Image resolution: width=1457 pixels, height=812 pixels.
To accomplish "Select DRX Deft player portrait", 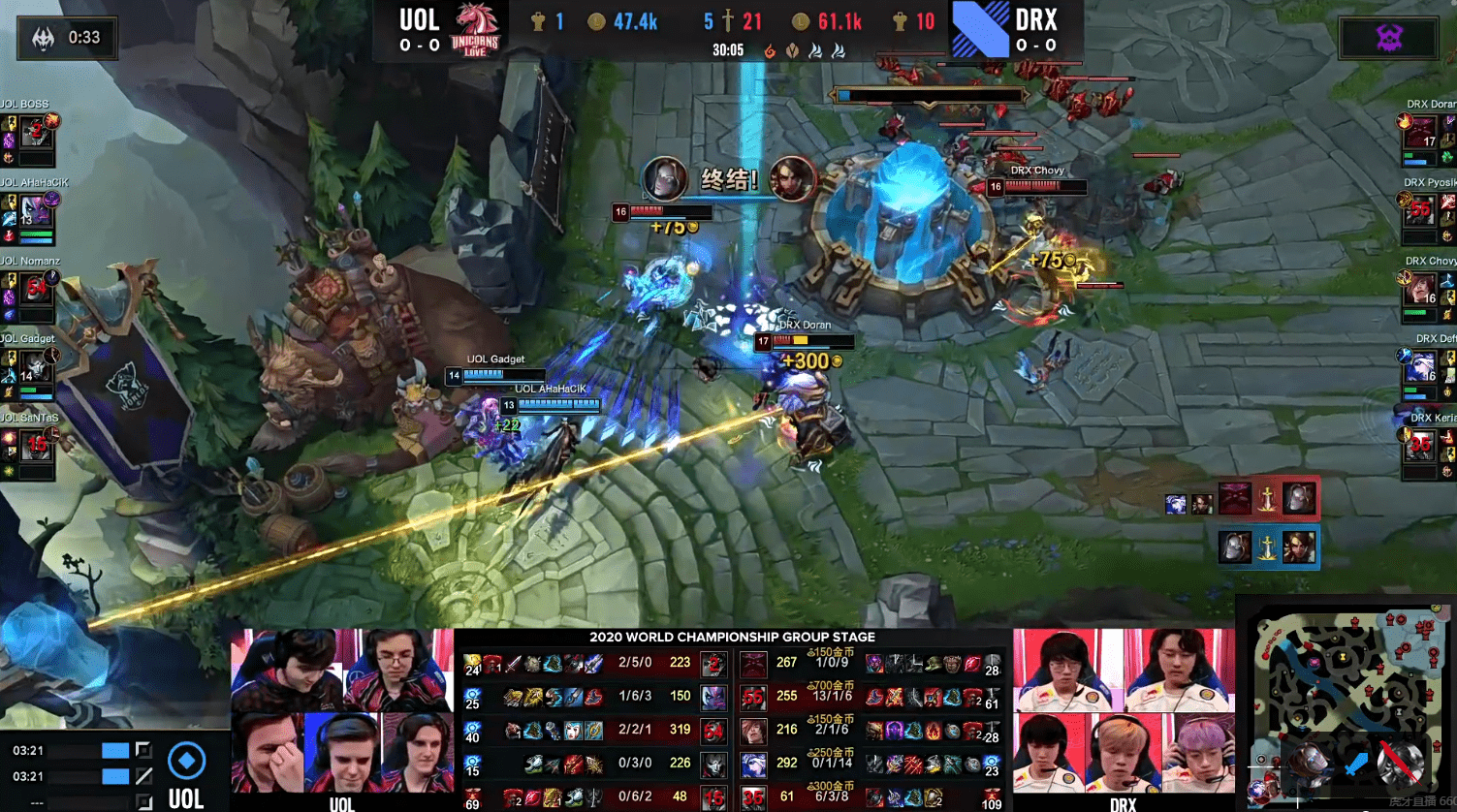I will (1421, 367).
